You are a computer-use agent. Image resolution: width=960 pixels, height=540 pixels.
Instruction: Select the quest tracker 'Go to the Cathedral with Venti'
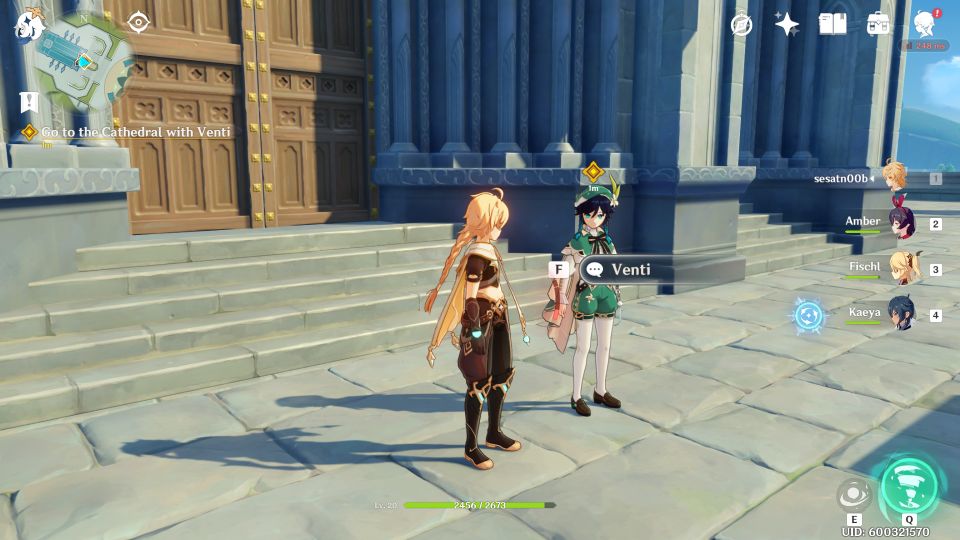(x=136, y=132)
